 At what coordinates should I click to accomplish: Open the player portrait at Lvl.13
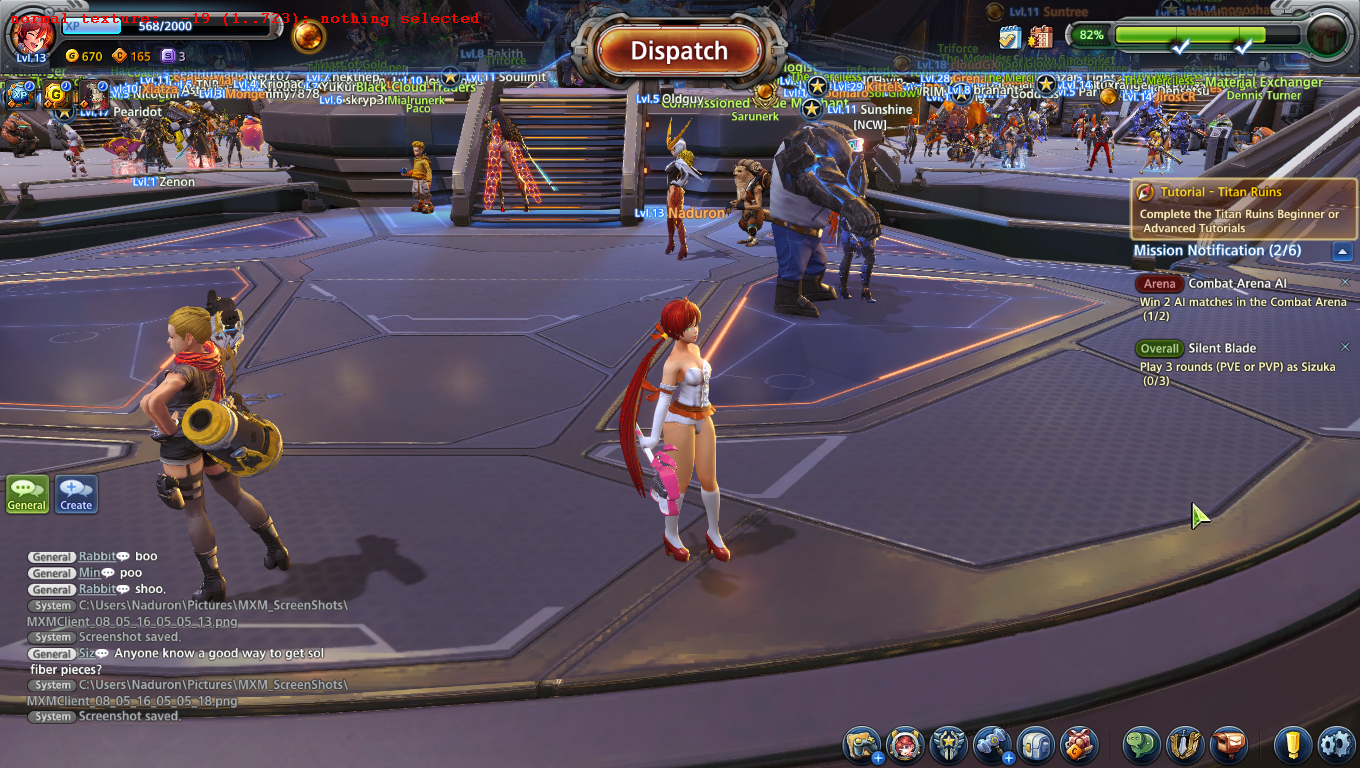coord(31,35)
